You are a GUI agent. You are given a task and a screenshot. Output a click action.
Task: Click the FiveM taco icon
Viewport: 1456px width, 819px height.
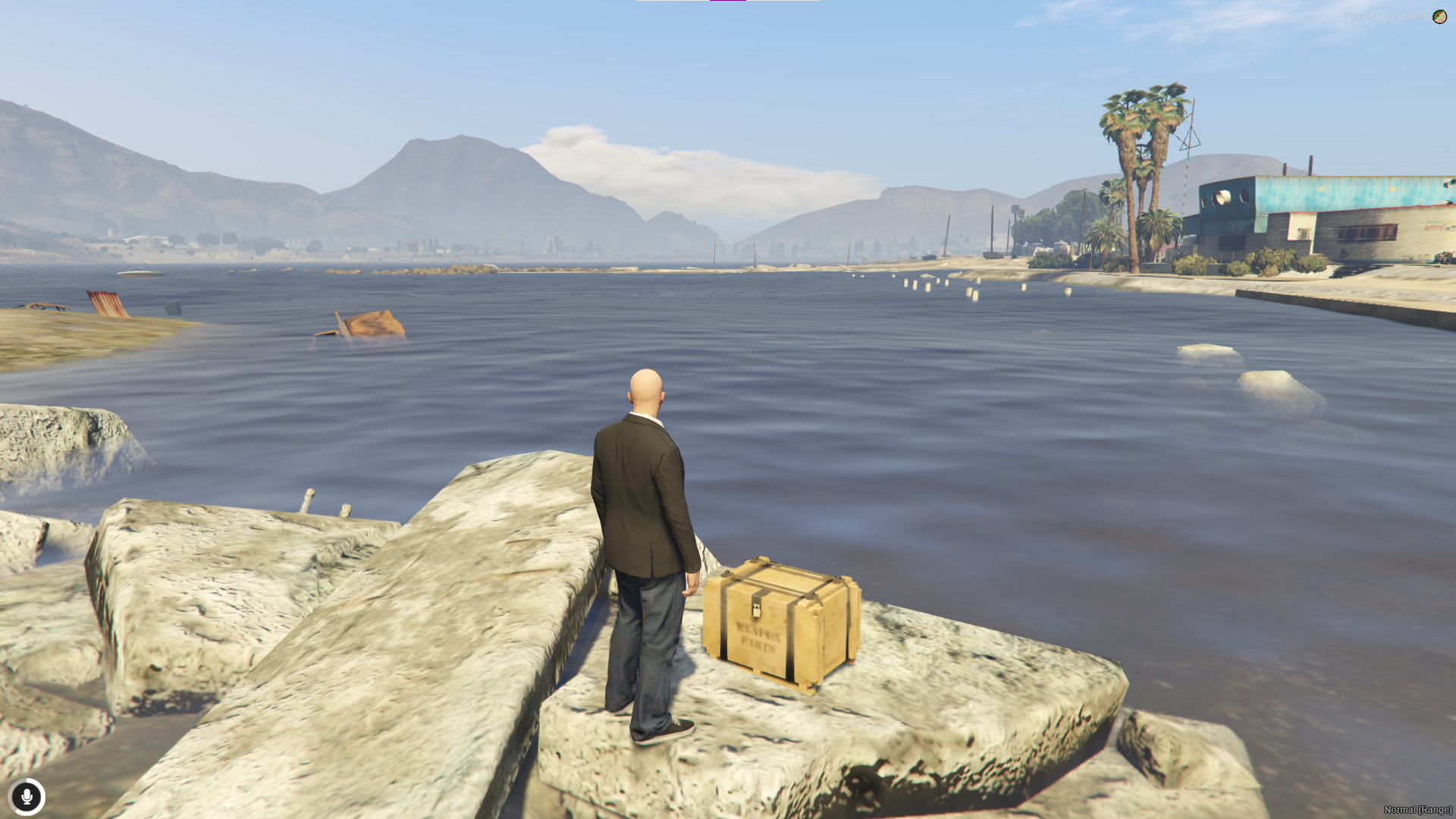[1439, 17]
